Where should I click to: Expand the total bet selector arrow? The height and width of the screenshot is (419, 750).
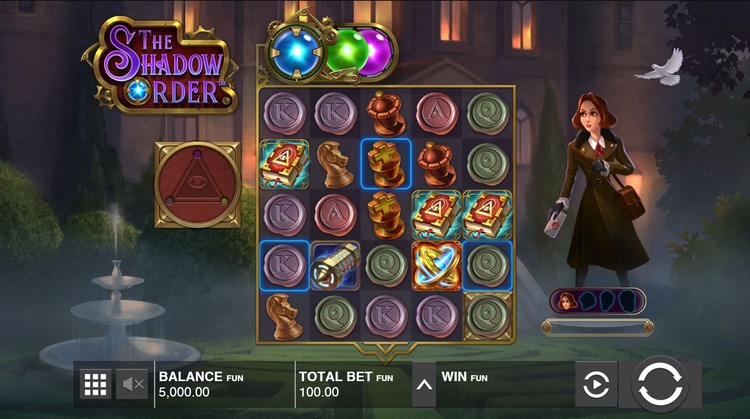[424, 384]
